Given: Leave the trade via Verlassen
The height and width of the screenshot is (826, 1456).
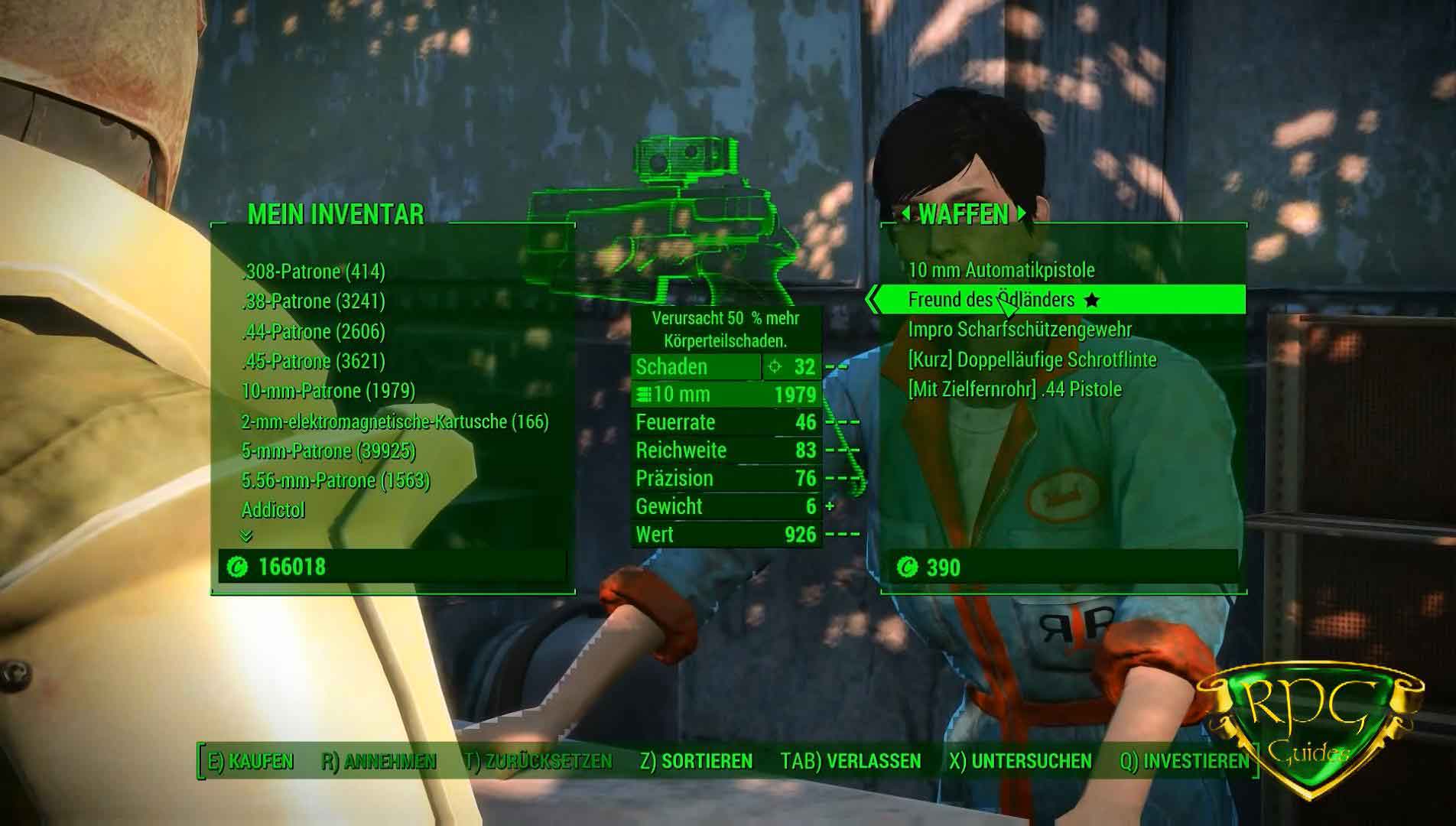Looking at the screenshot, I should pos(850,762).
